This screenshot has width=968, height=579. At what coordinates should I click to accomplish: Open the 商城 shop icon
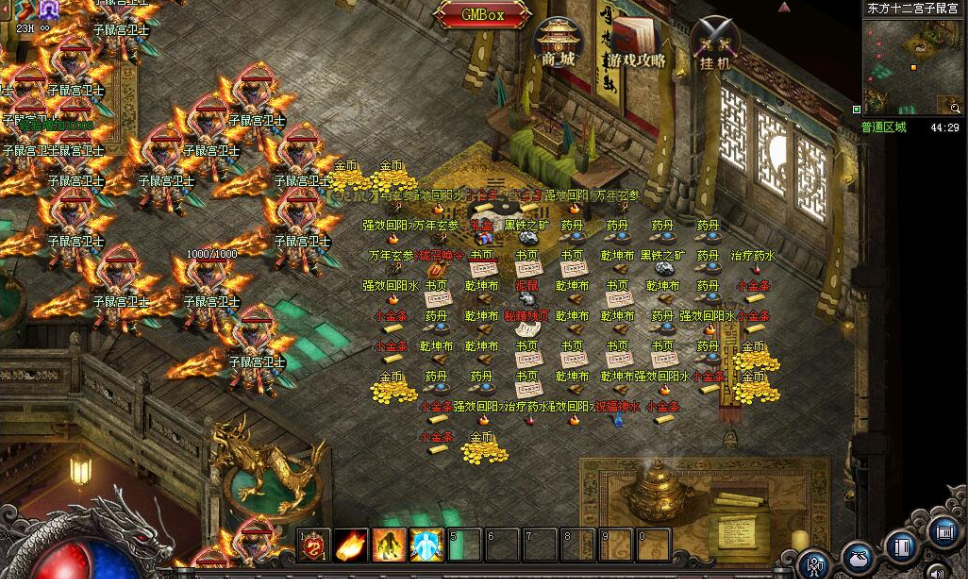[558, 40]
